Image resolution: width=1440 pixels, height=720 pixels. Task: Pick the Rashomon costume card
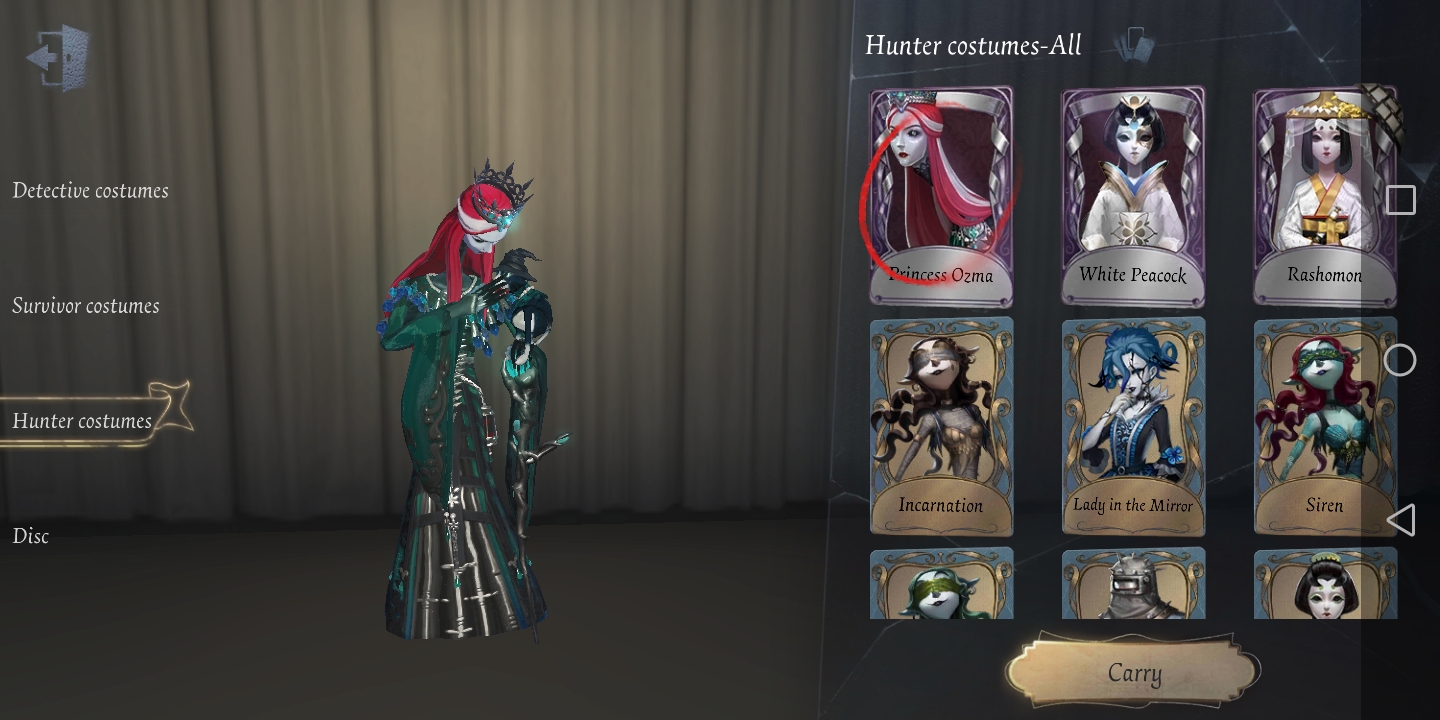(1324, 195)
